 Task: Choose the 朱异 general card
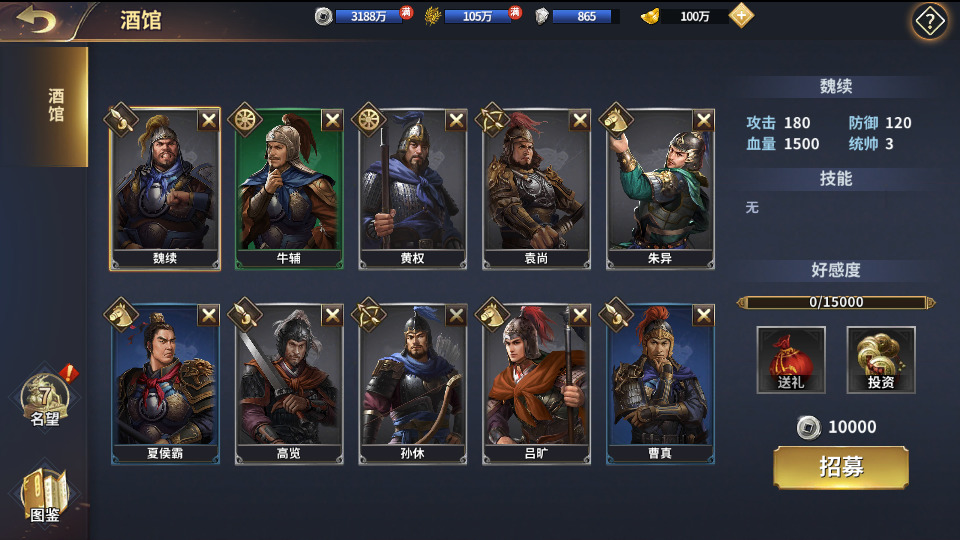661,188
